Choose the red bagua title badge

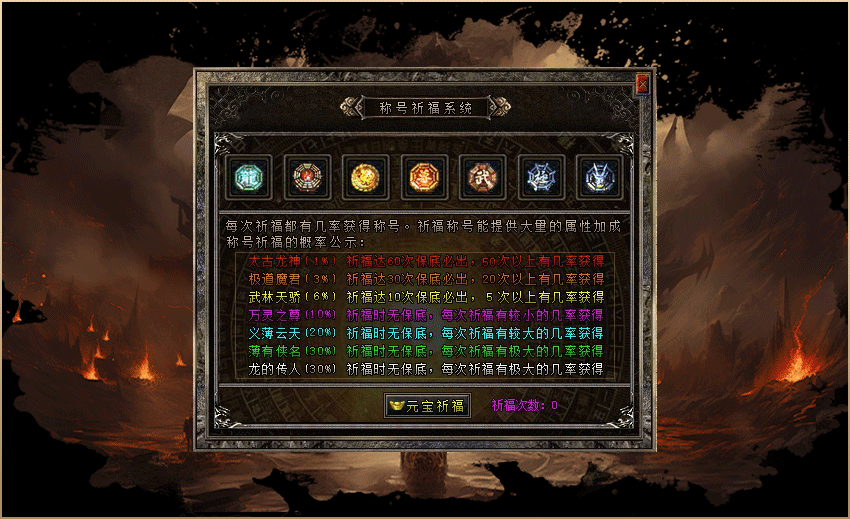click(x=305, y=178)
